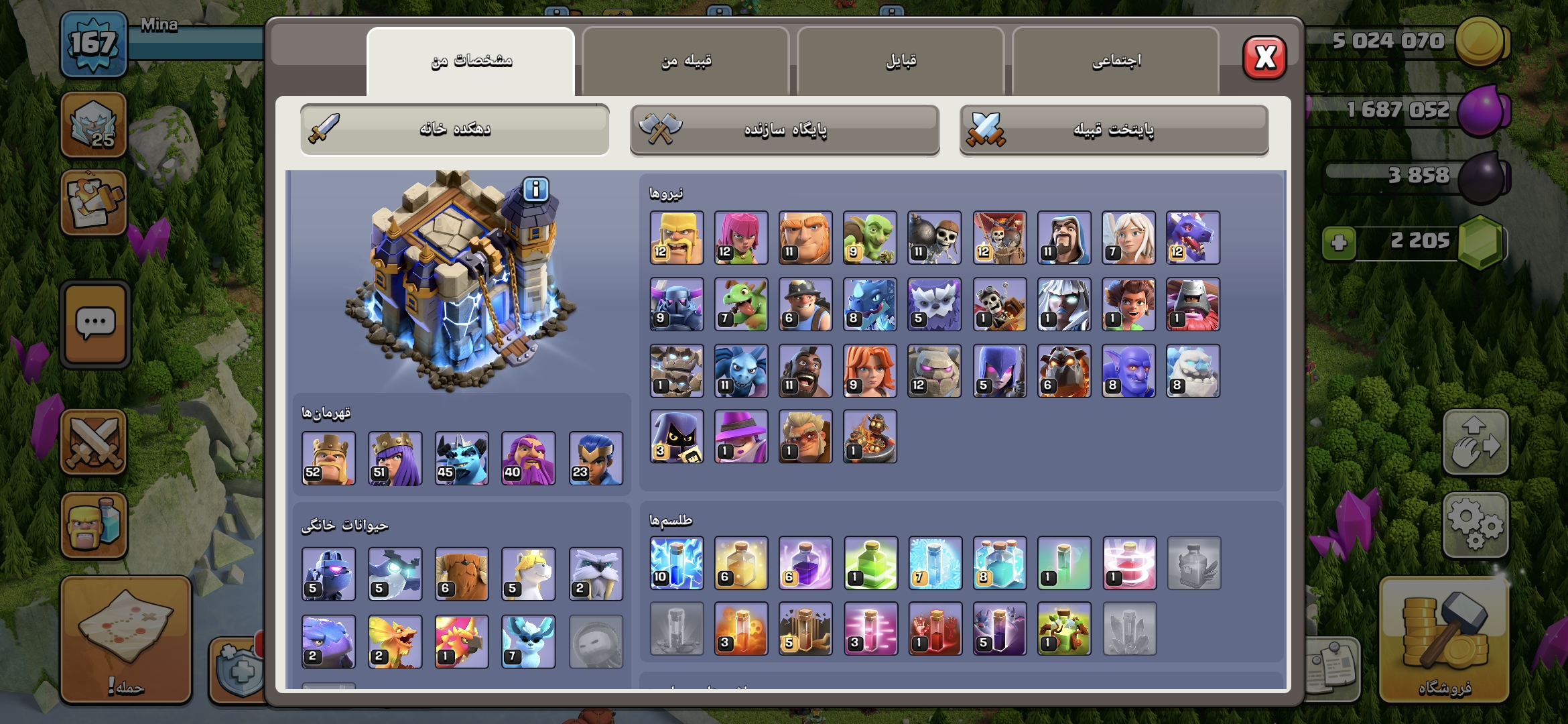This screenshot has height=724, width=1568.
Task: Select the دهکده خانه section button
Action: [x=455, y=129]
